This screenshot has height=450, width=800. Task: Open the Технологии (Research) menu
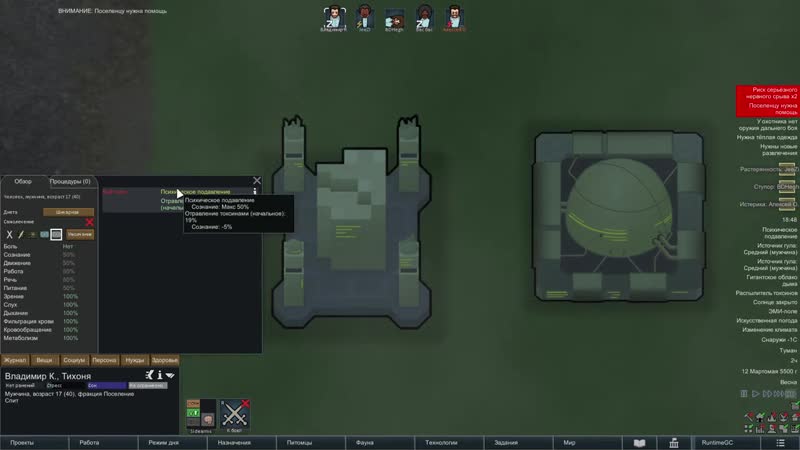click(x=441, y=442)
